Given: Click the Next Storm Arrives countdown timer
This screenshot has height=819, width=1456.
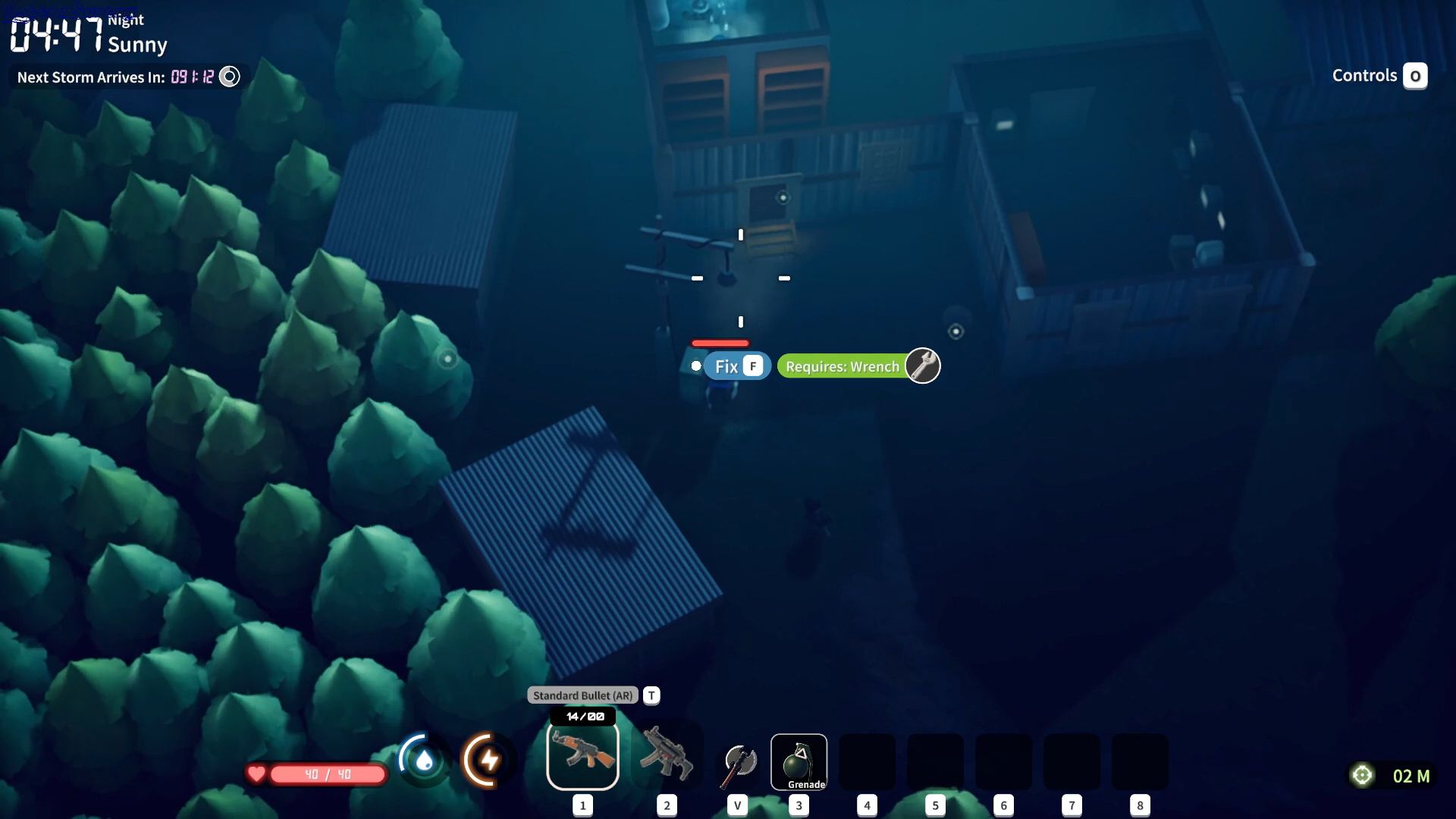Looking at the screenshot, I should point(191,77).
